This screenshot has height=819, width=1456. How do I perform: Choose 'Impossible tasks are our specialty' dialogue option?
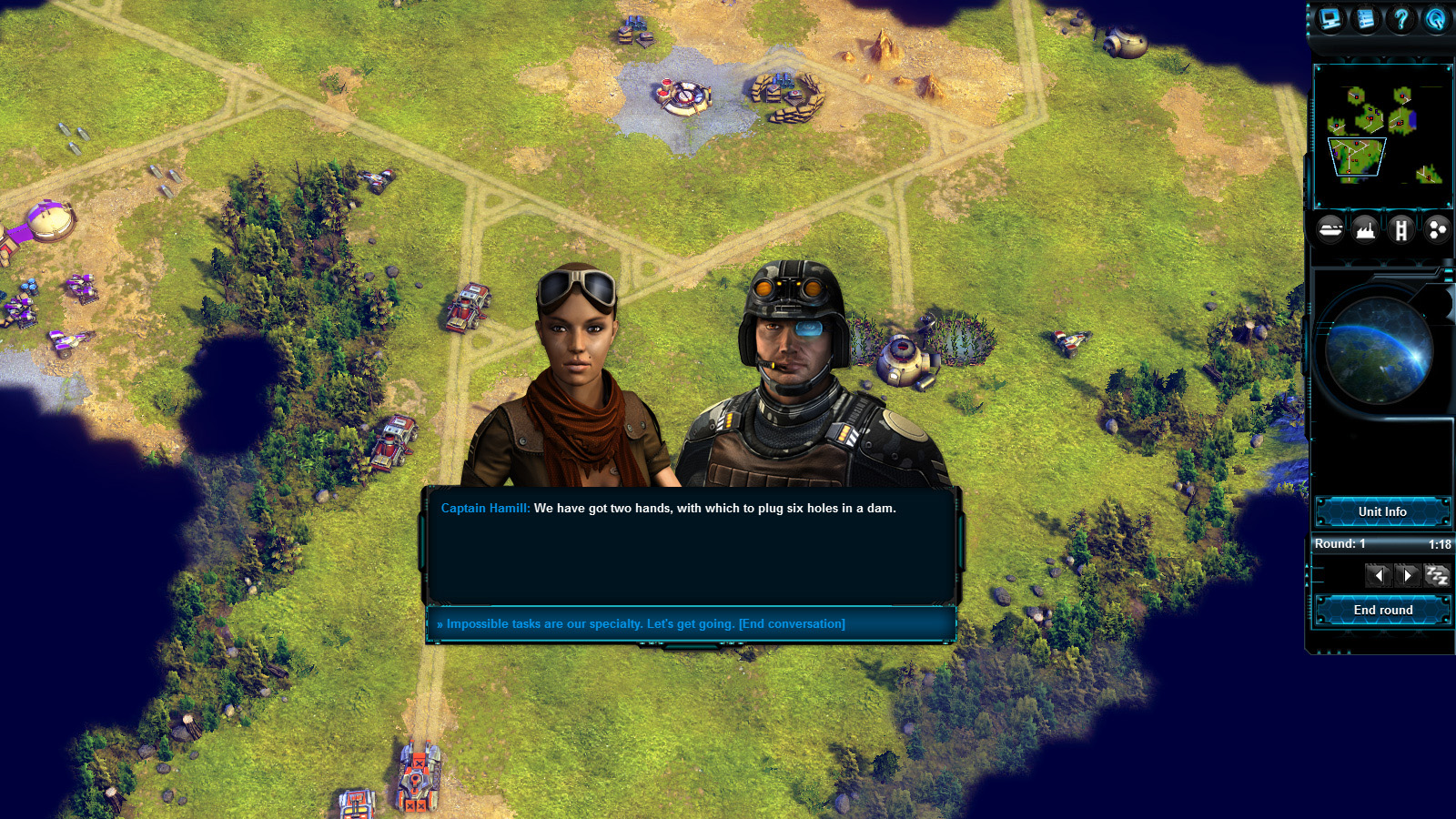(642, 624)
